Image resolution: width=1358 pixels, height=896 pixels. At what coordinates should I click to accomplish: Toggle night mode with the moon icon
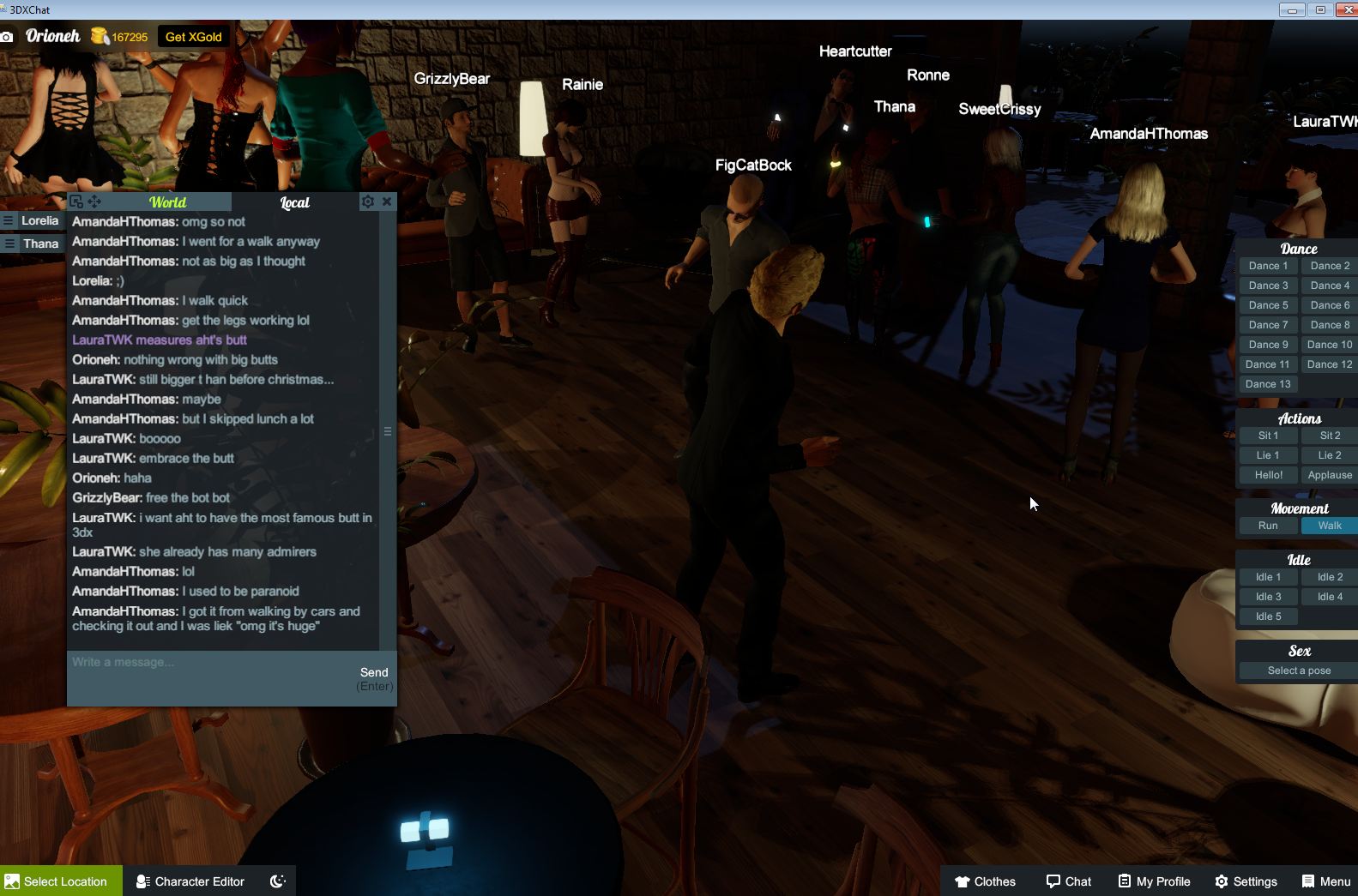[275, 881]
